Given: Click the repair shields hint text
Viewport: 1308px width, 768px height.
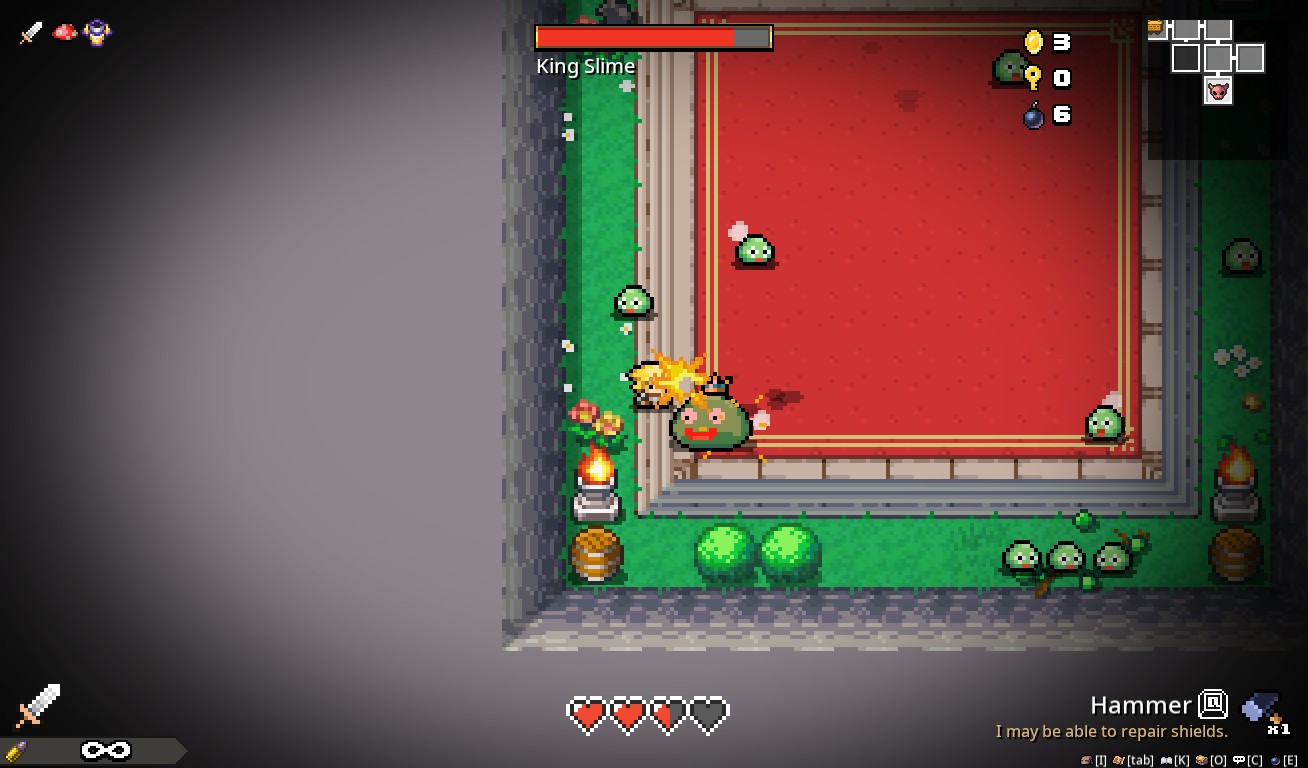Looking at the screenshot, I should pos(1112,732).
